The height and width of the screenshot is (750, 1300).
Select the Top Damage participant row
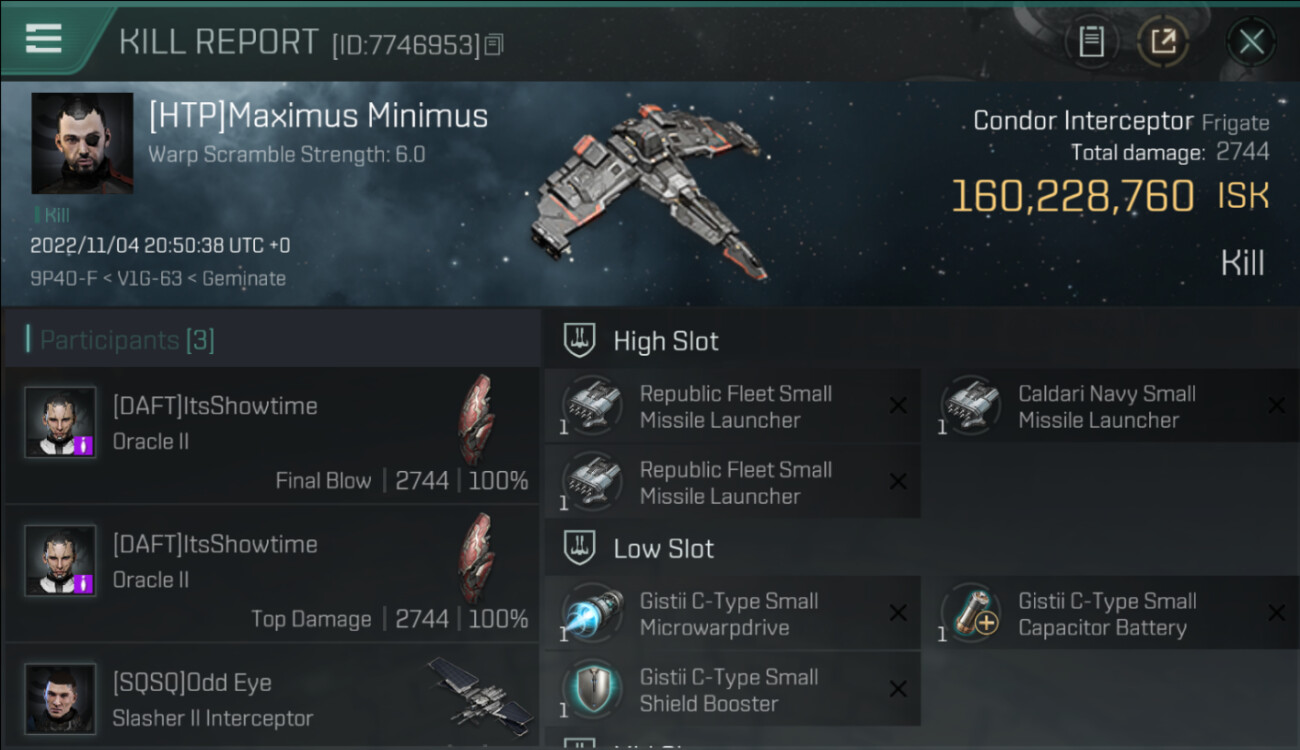[x=272, y=573]
